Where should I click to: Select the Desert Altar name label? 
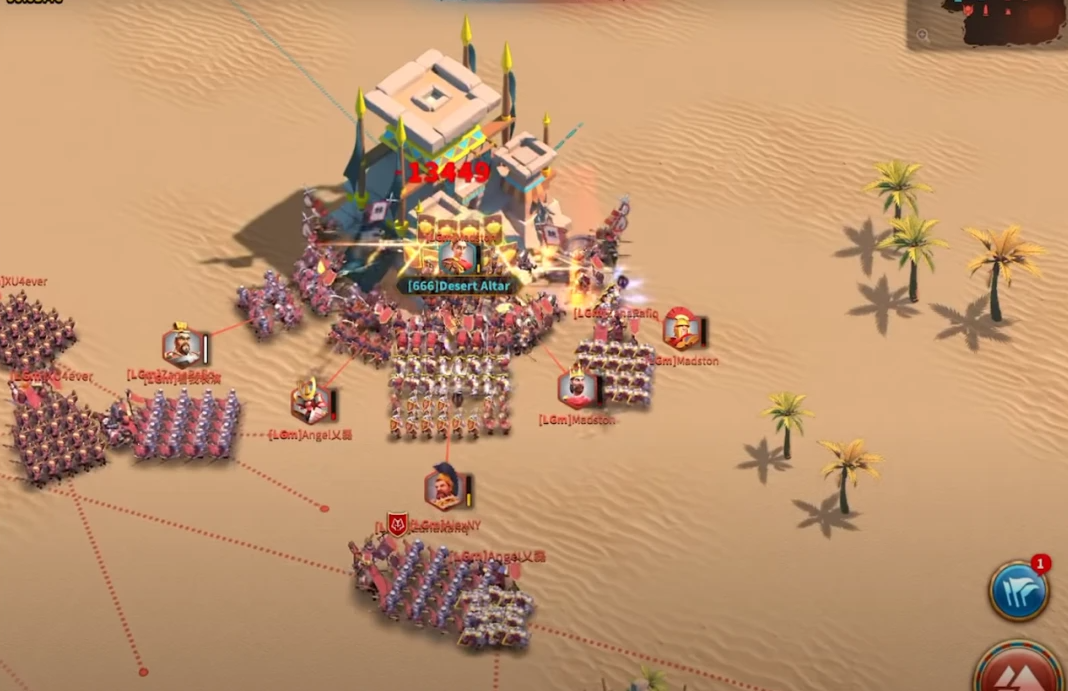point(459,286)
